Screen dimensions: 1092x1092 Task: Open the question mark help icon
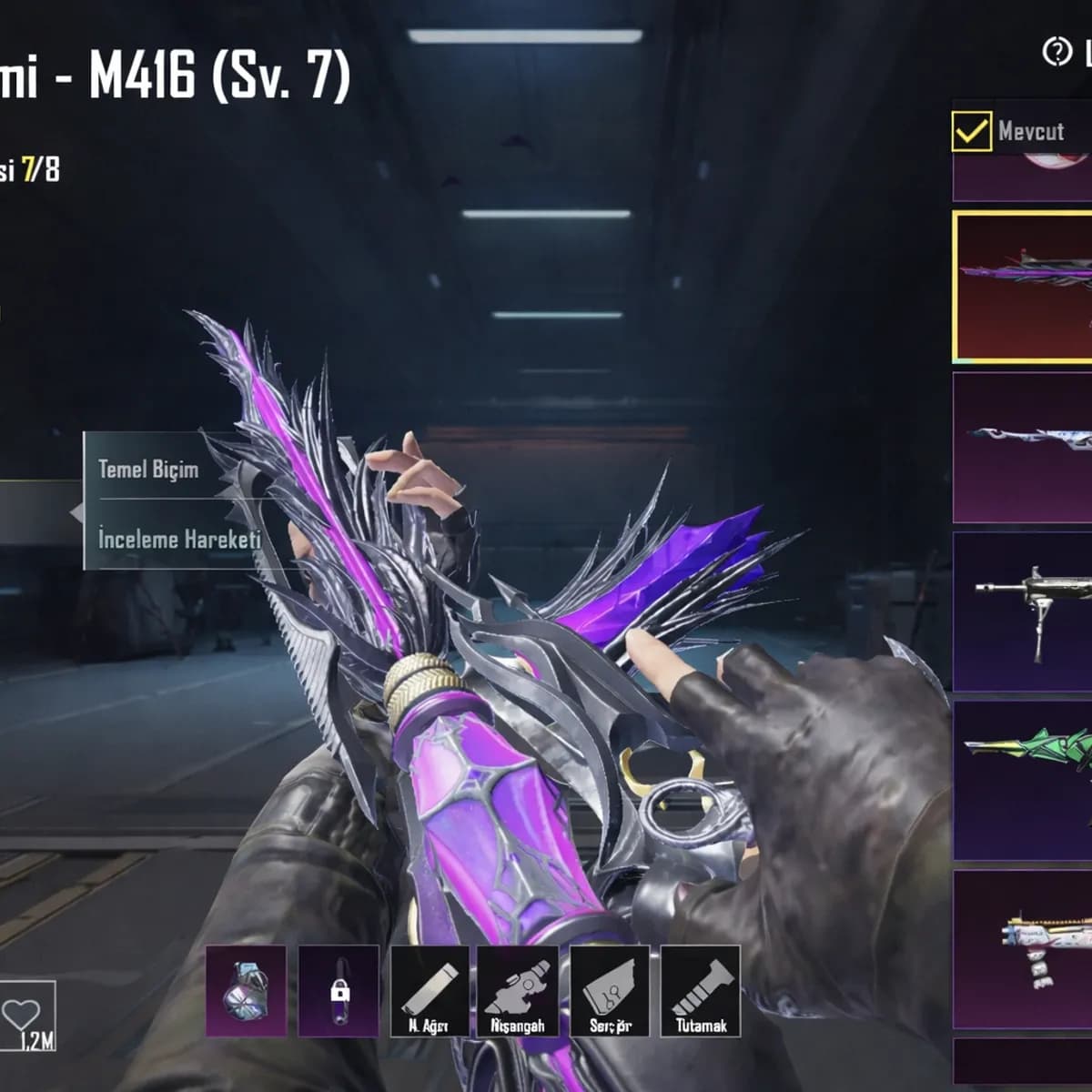pyautogui.click(x=1057, y=52)
